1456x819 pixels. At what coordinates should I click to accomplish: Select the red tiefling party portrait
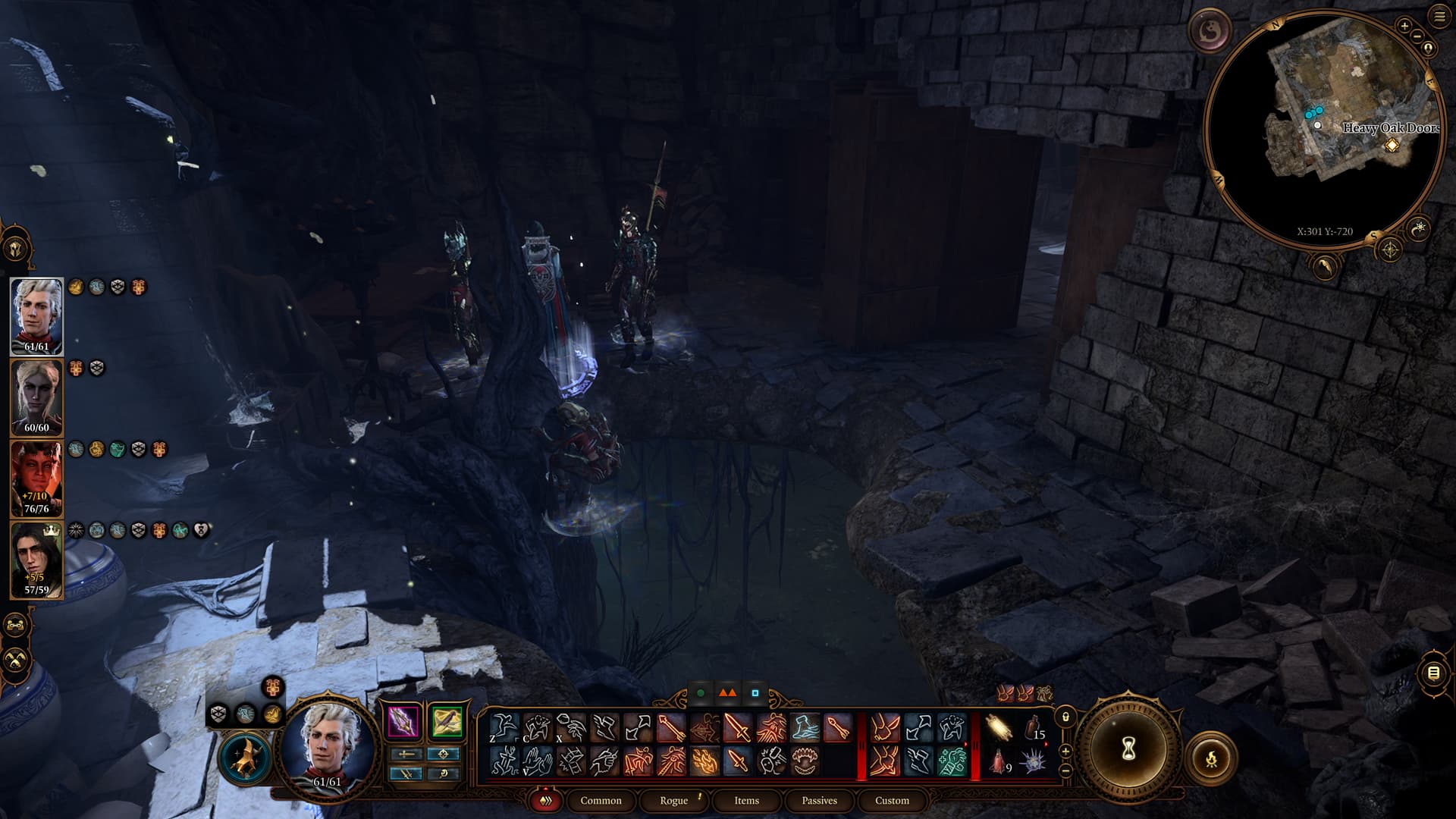(36, 479)
